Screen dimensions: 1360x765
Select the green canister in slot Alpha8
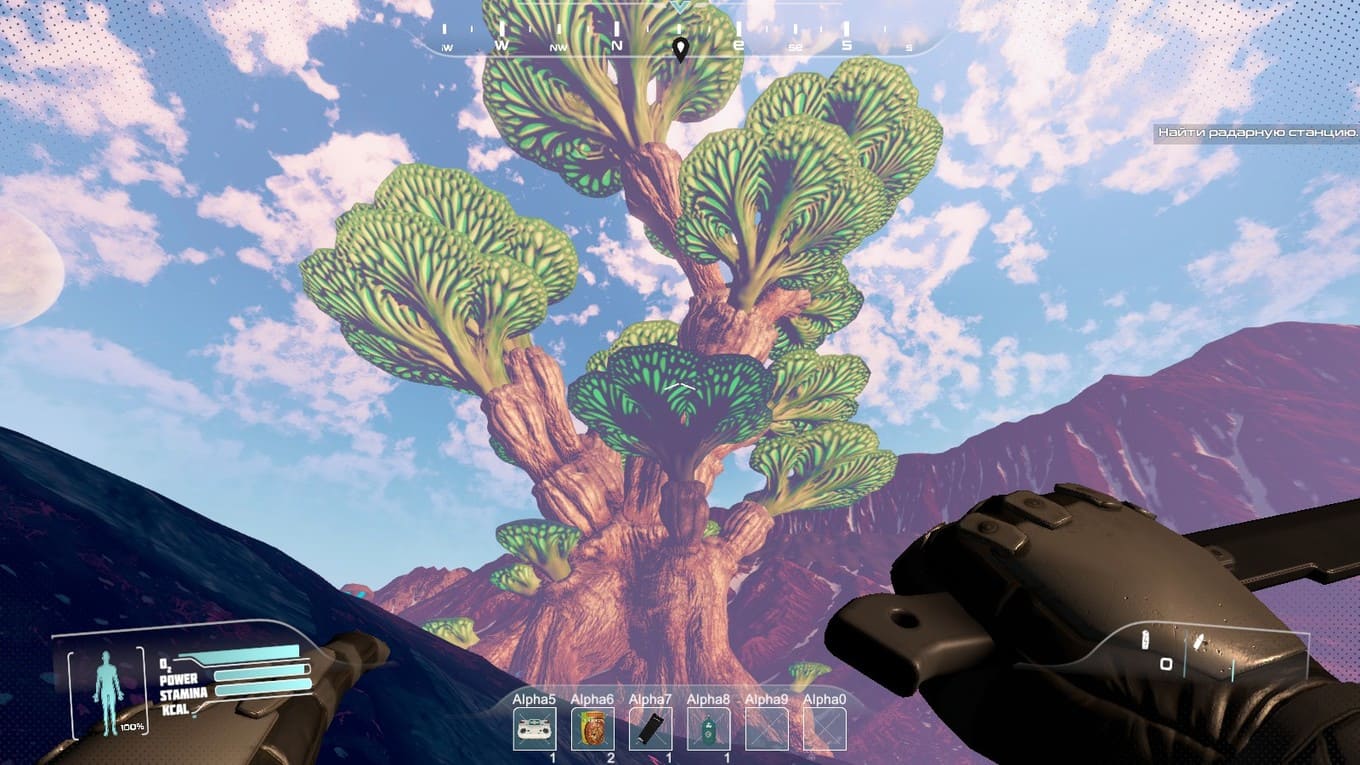pos(708,728)
